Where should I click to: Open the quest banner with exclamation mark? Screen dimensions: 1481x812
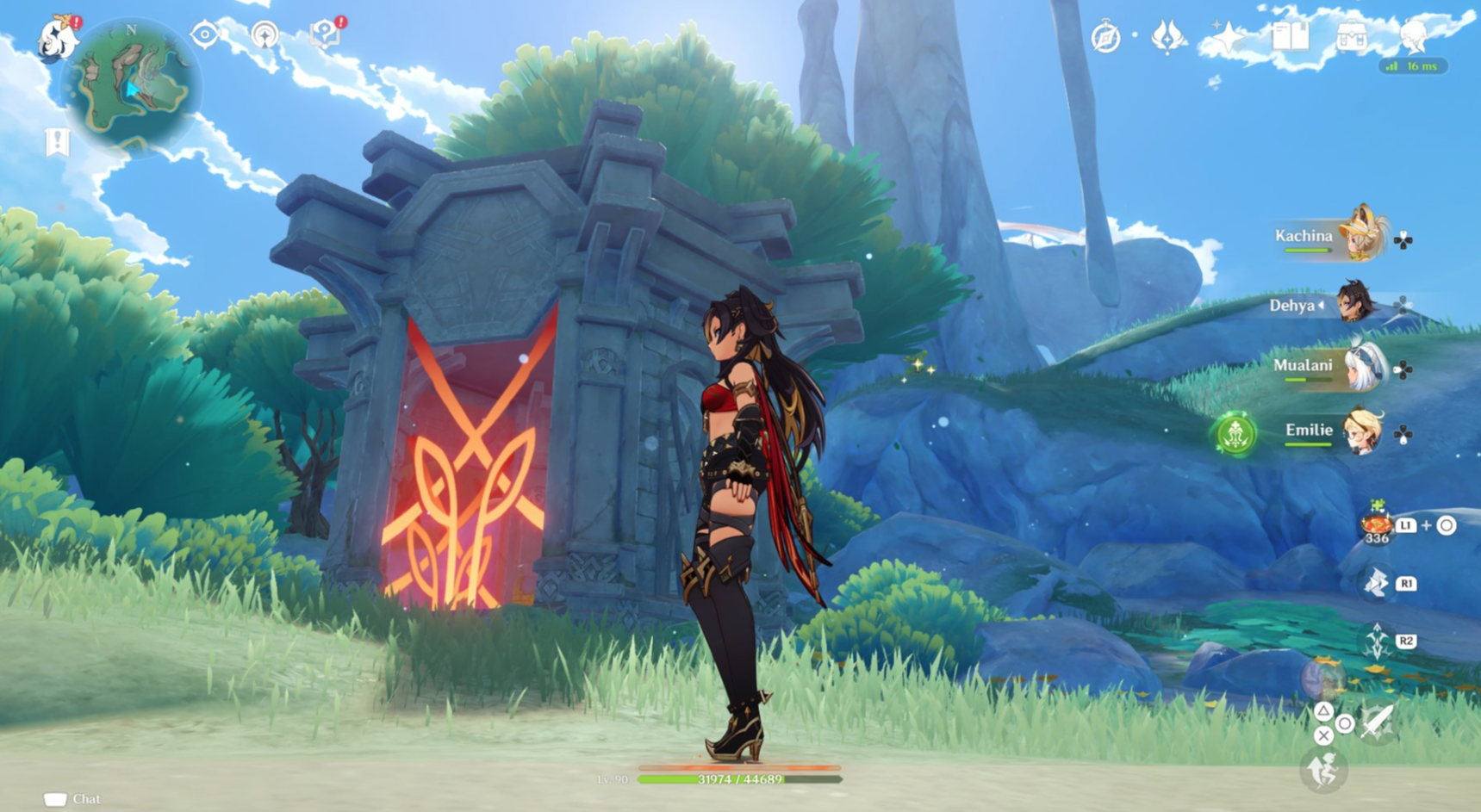coord(57,142)
